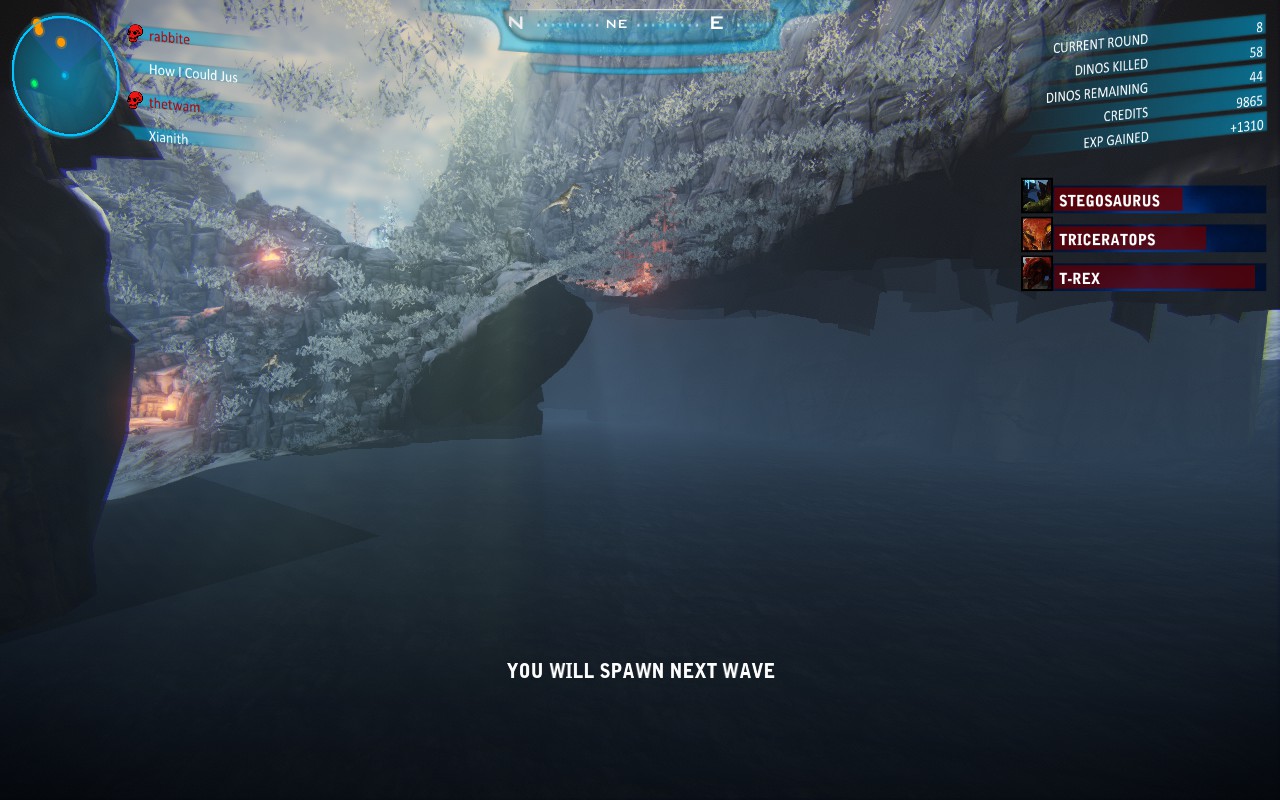Select player rabbite in the squad list
This screenshot has height=800, width=1280.
[169, 39]
